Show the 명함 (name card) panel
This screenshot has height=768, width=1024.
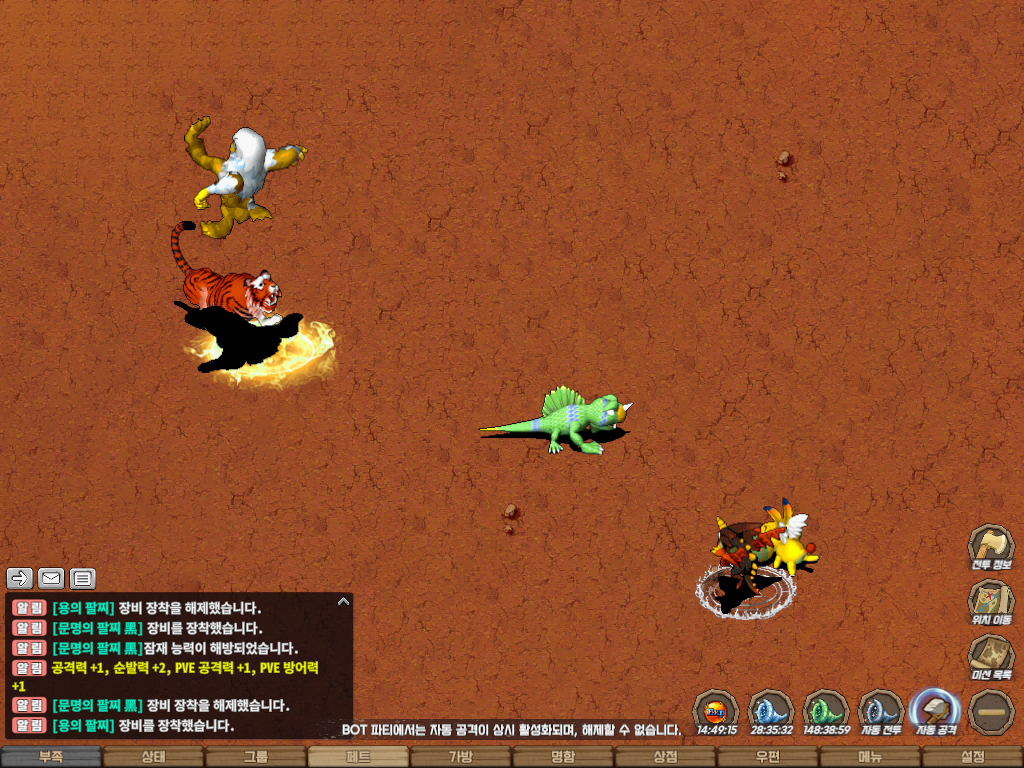pos(563,757)
